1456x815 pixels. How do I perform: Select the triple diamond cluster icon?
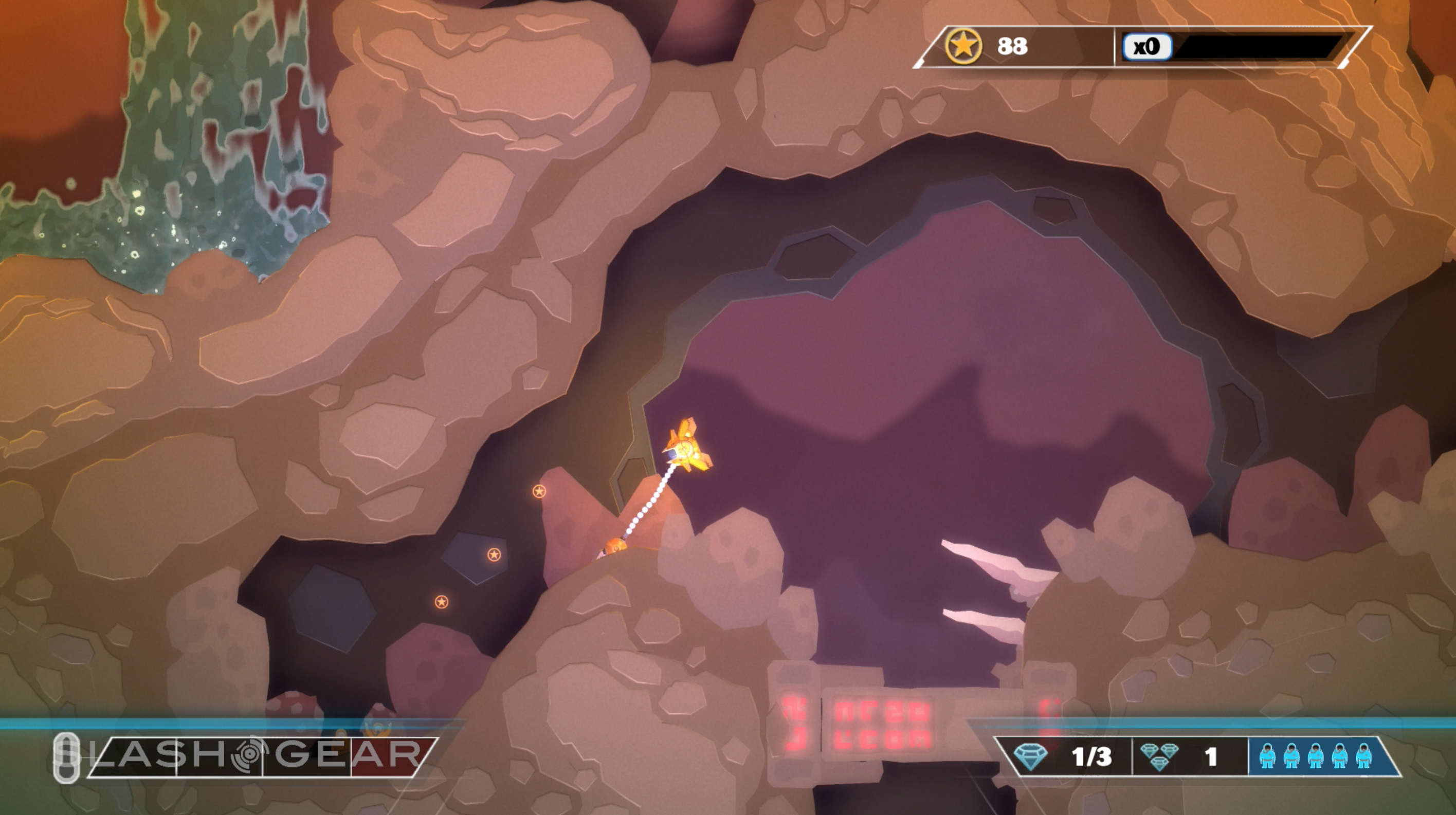click(1159, 756)
